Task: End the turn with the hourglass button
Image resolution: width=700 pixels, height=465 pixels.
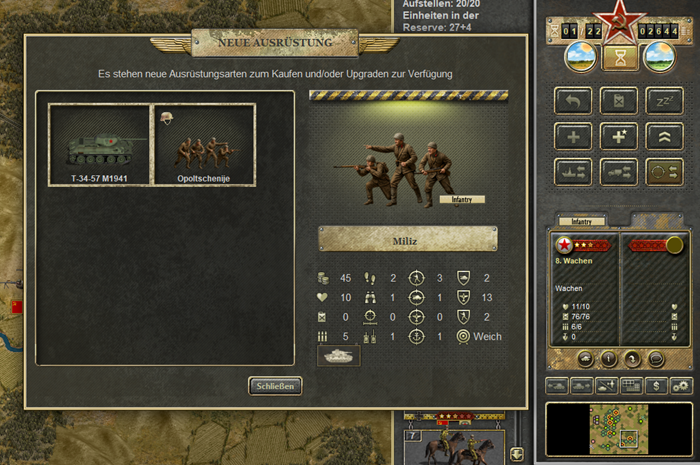Action: (x=620, y=57)
